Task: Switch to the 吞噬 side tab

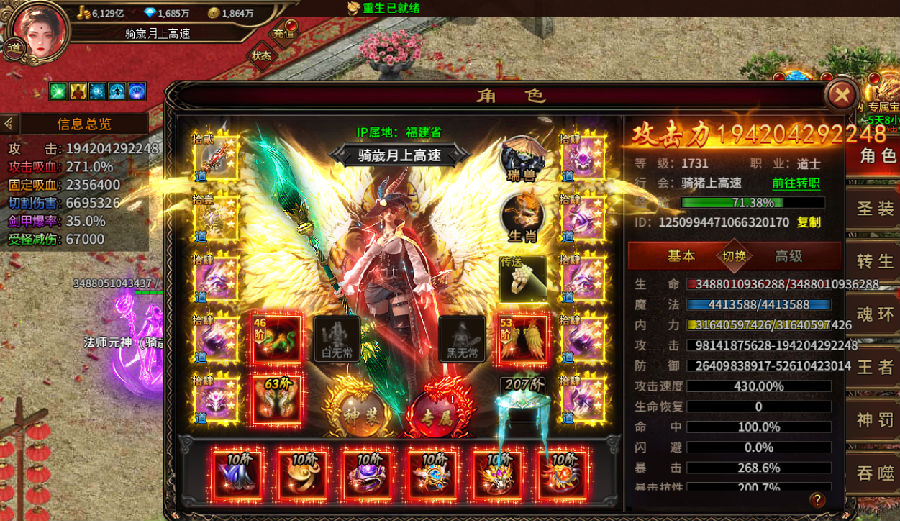Action: (x=877, y=473)
